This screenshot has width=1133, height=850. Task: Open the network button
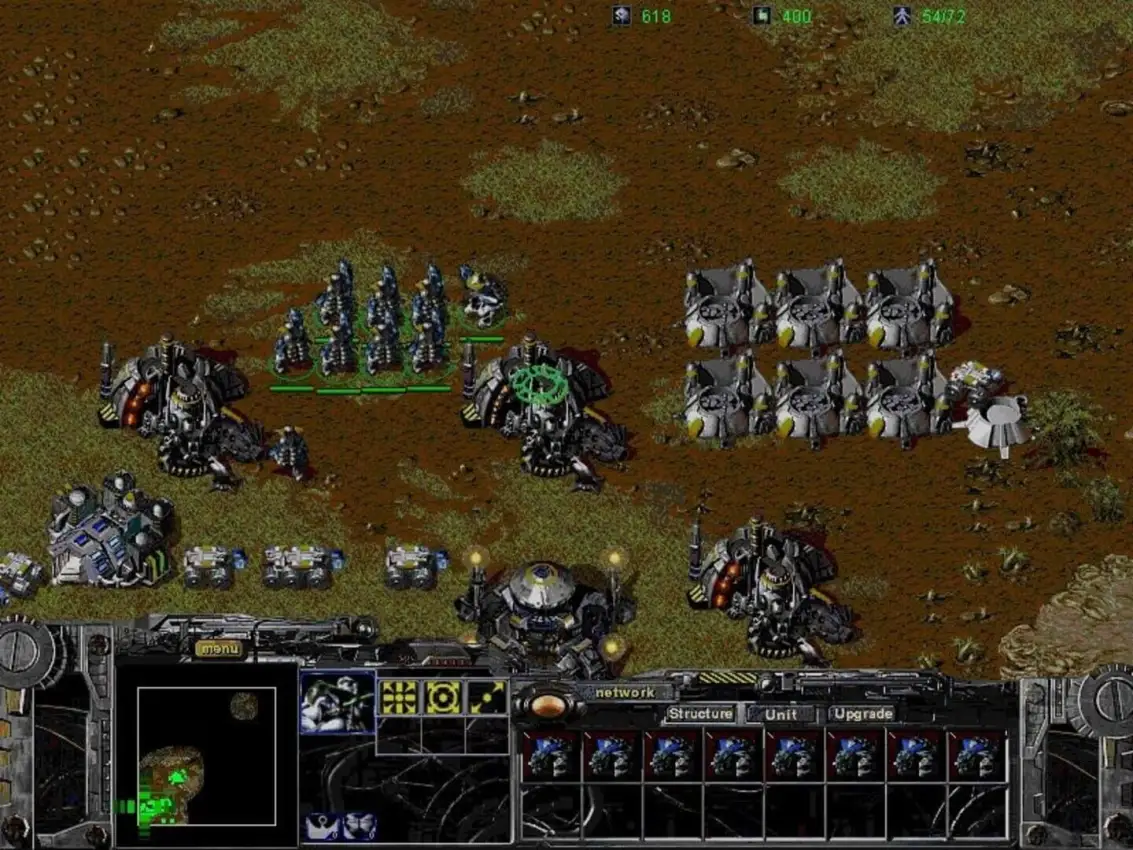coord(624,692)
